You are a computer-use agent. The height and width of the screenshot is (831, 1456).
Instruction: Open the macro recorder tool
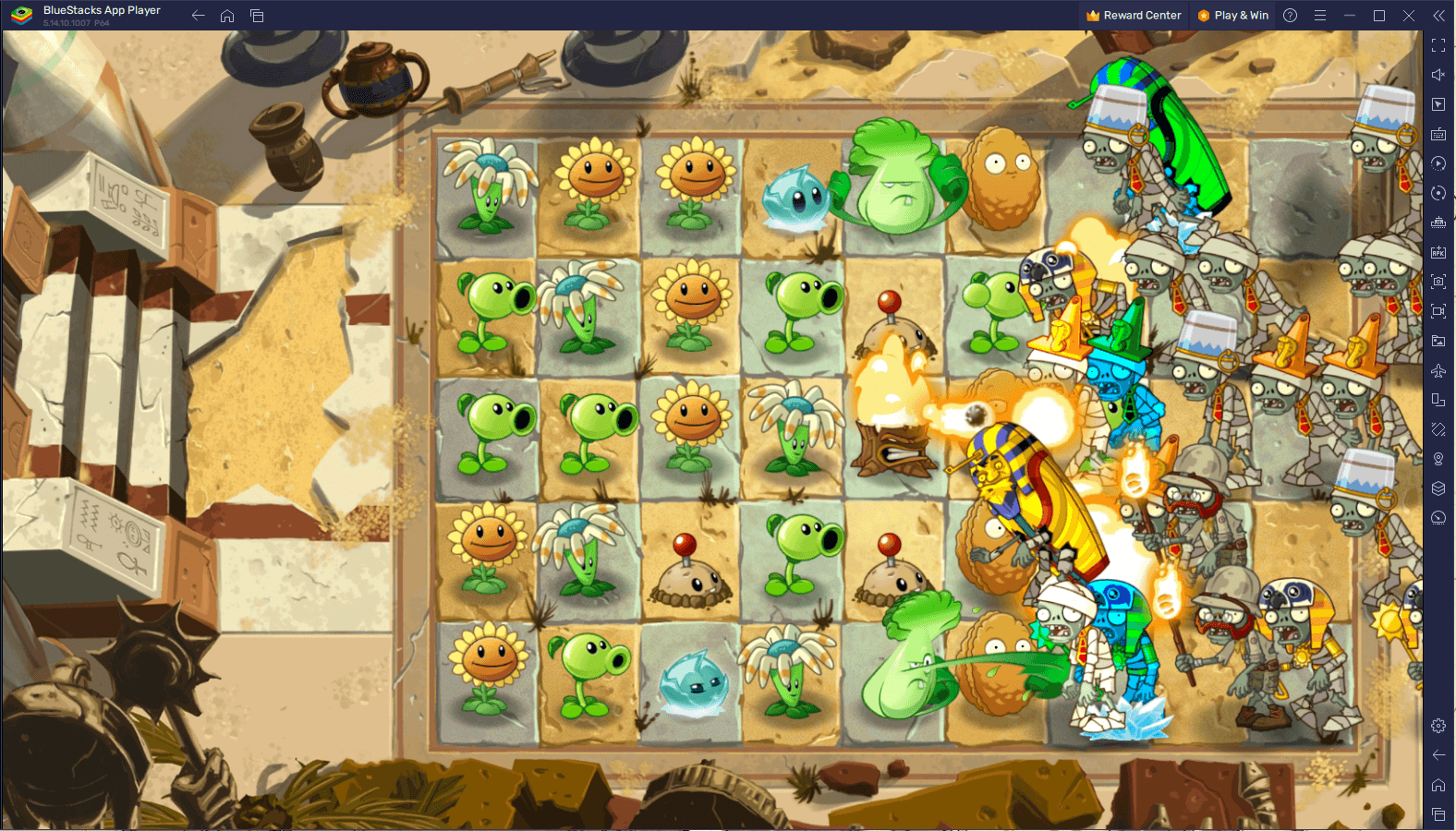pyautogui.click(x=1438, y=163)
